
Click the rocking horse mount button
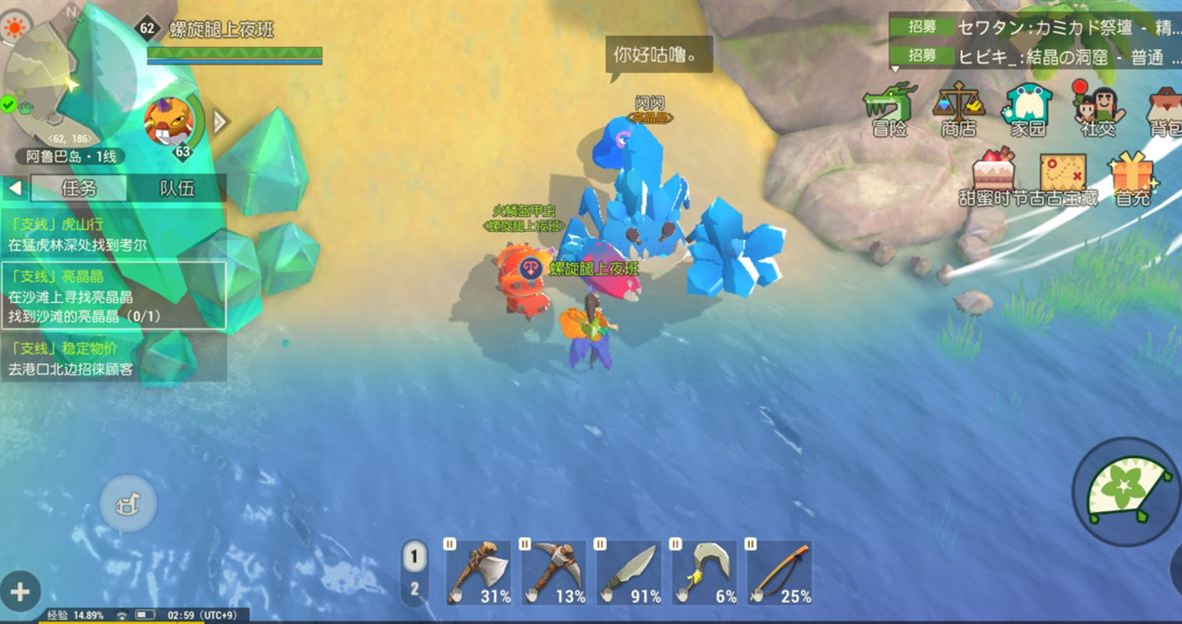127,503
